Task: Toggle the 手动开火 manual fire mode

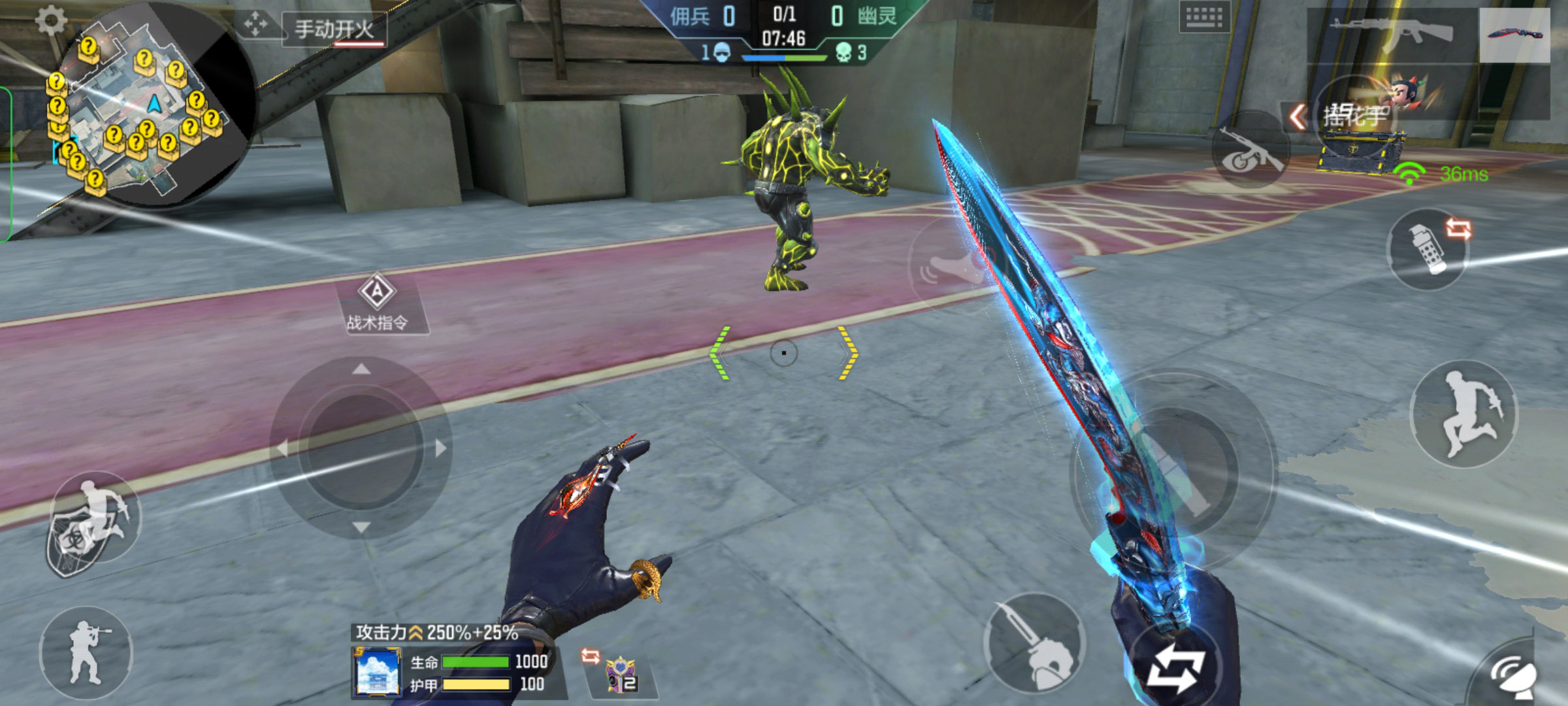Action: [x=335, y=30]
